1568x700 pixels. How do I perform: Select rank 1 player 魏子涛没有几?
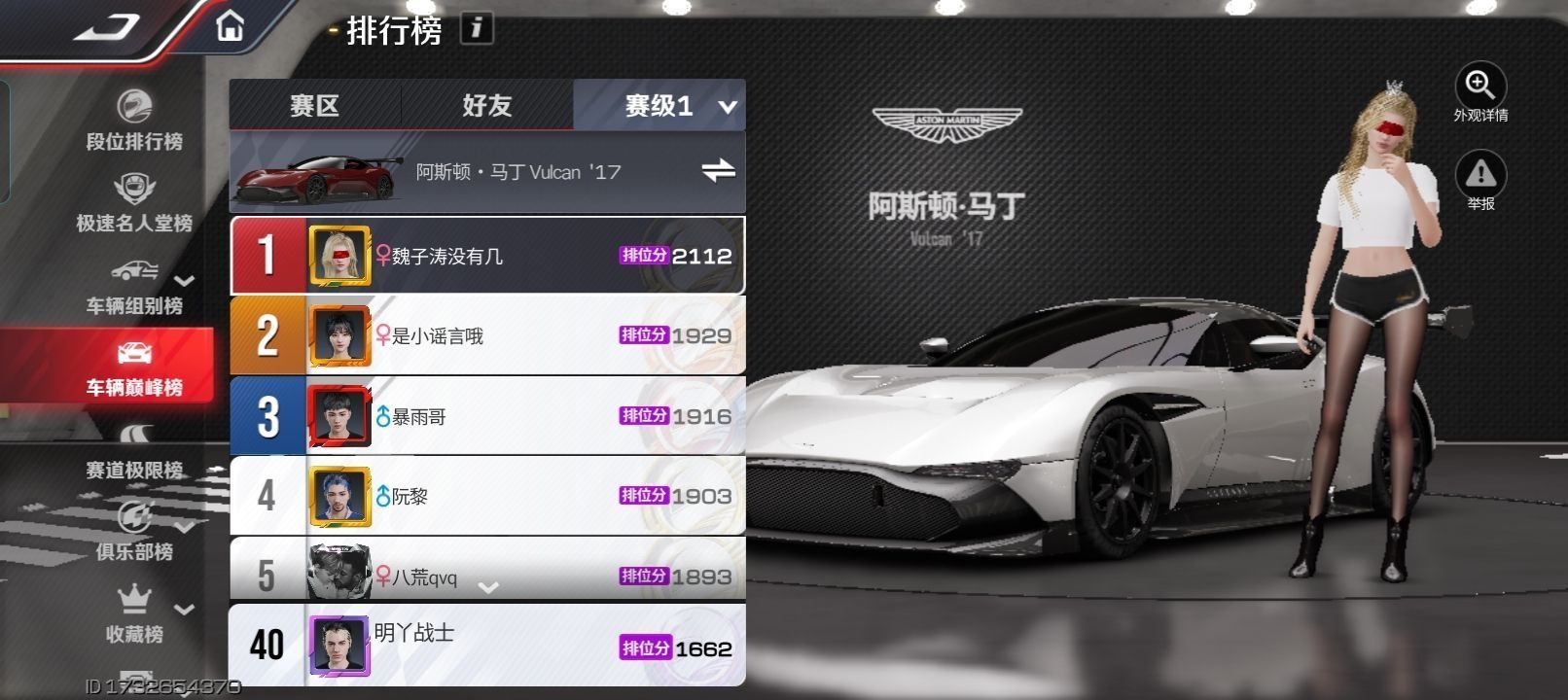[486, 256]
